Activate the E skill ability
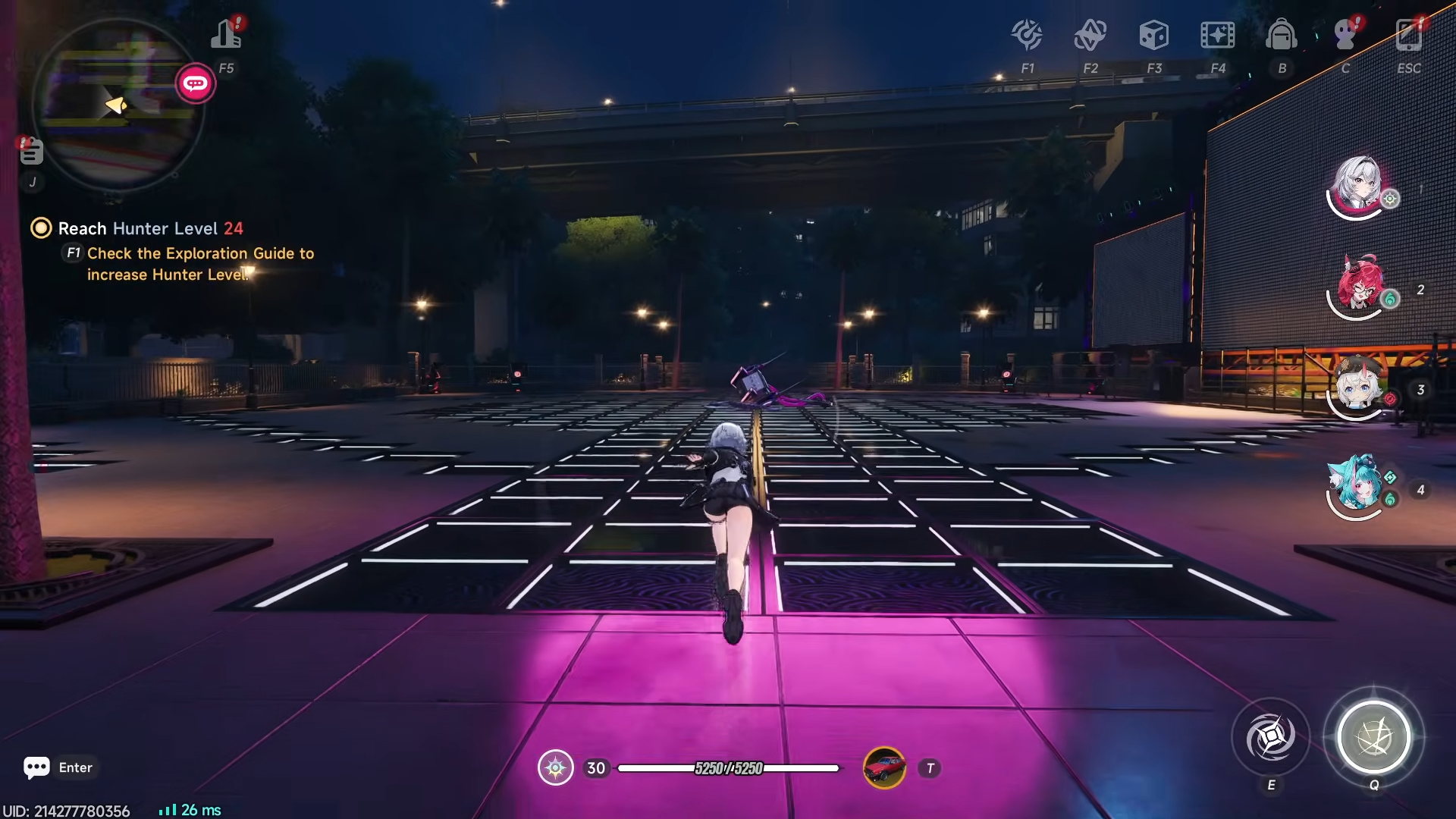 point(1271,737)
